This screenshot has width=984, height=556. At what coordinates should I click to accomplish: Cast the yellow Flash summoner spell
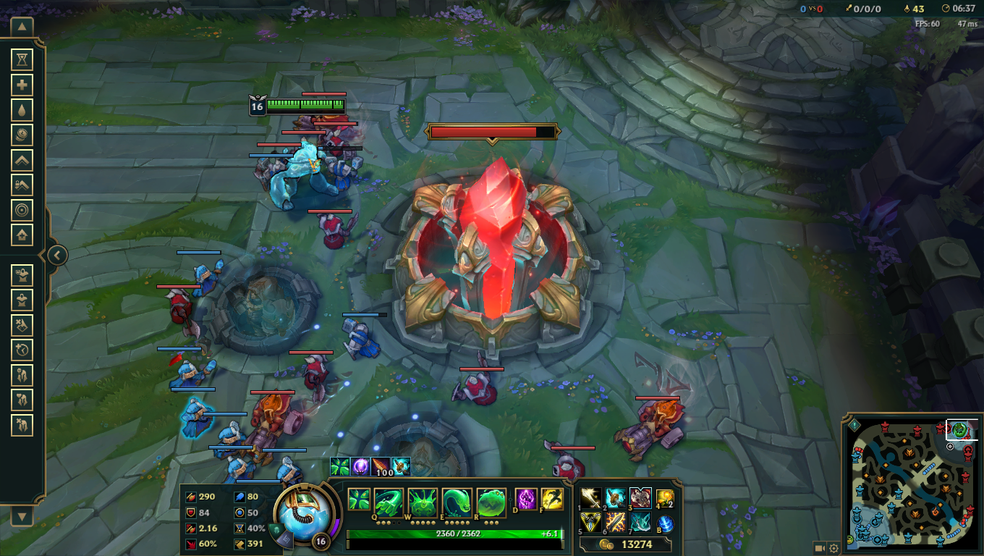pyautogui.click(x=551, y=499)
